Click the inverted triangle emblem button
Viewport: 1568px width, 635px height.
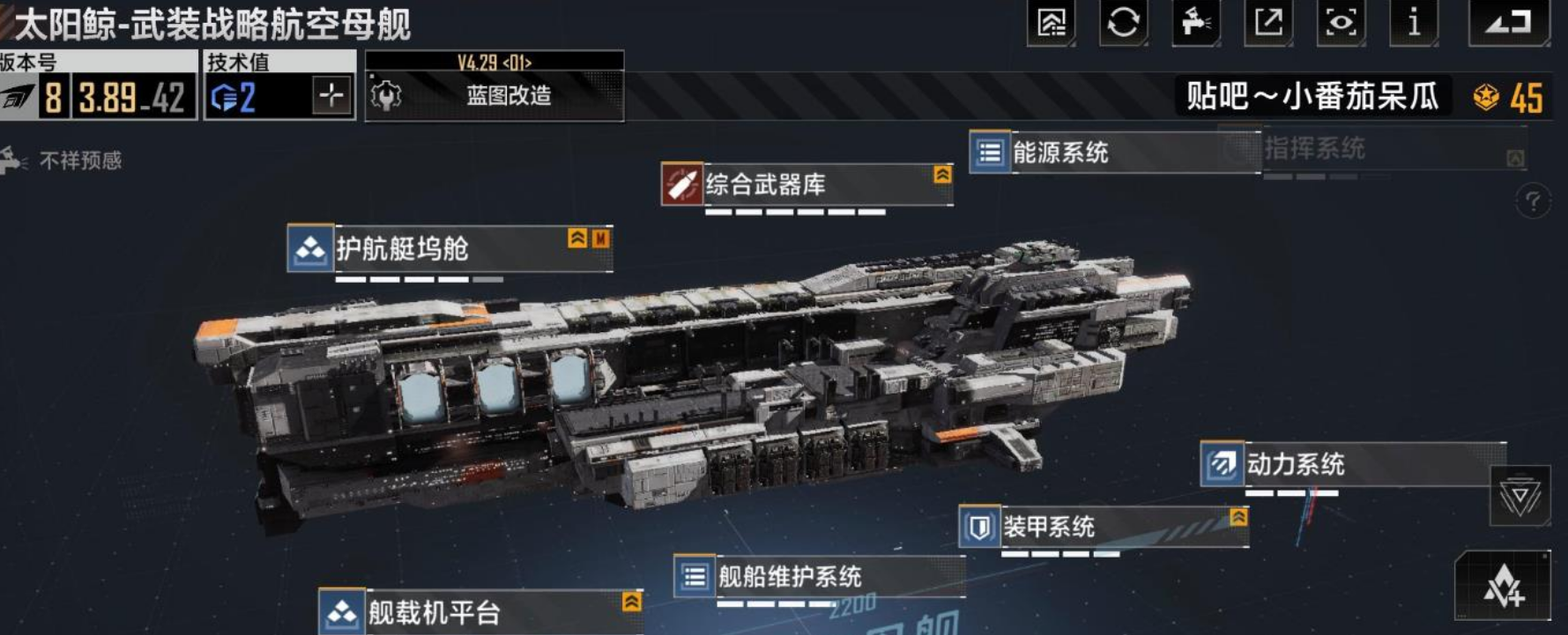coord(1520,497)
